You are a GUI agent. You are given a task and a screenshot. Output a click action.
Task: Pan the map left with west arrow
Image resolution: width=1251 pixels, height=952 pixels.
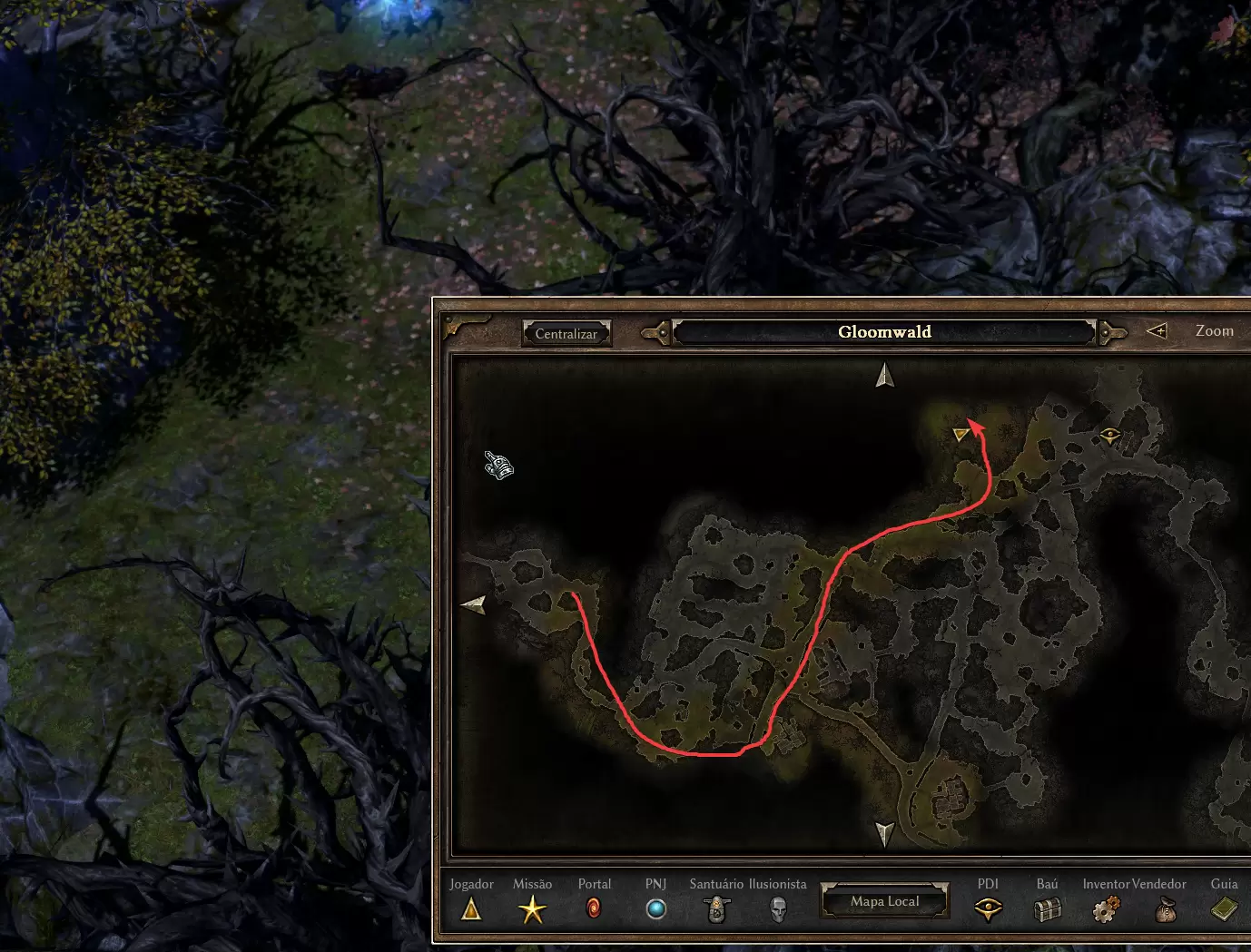474,604
